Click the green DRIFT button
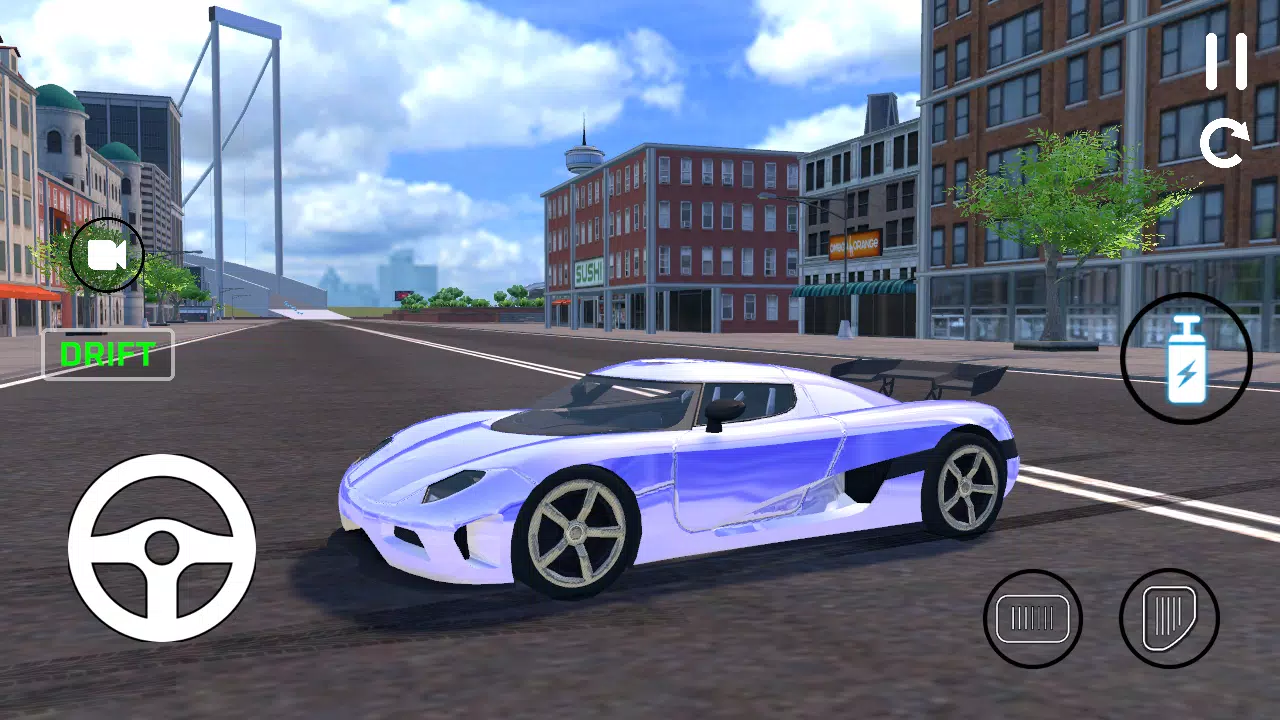This screenshot has width=1280, height=720. click(107, 353)
